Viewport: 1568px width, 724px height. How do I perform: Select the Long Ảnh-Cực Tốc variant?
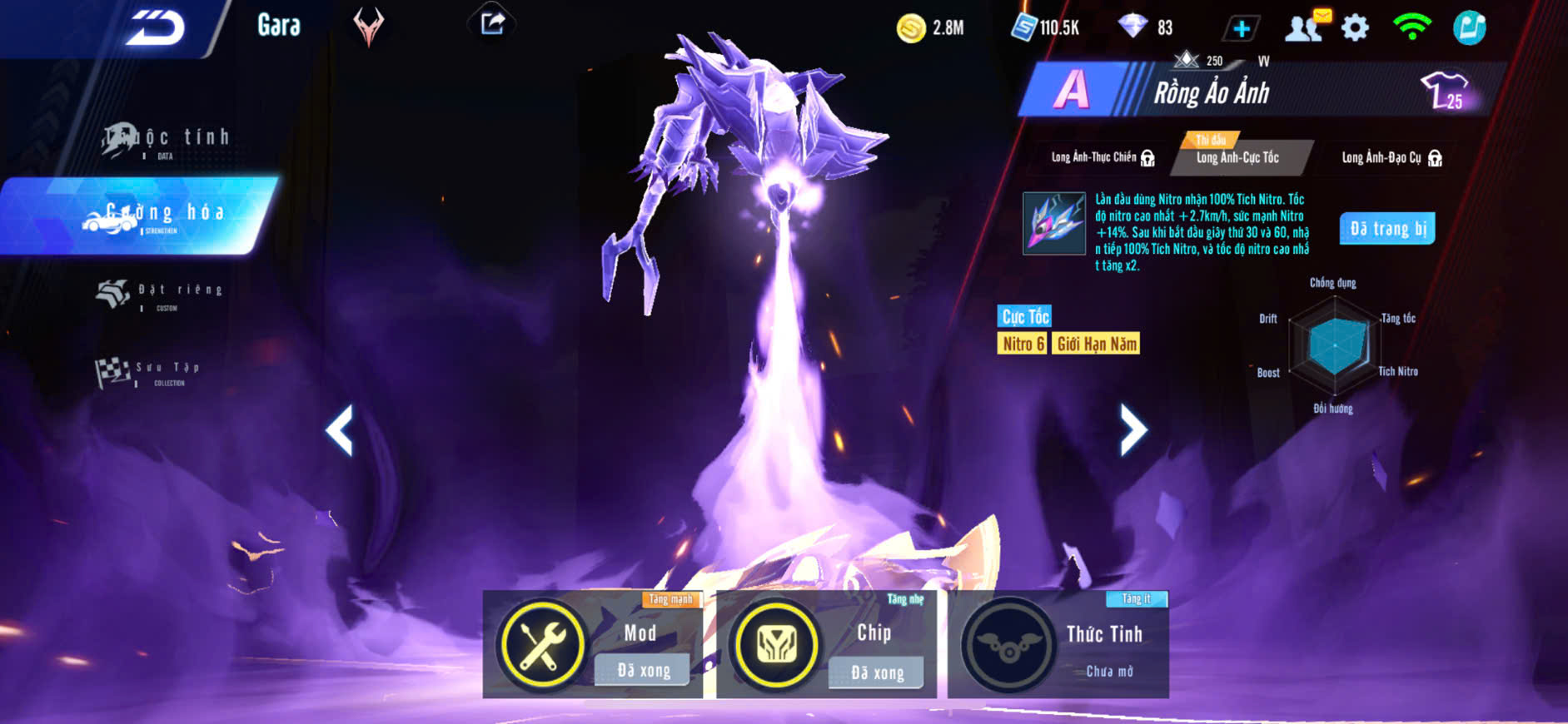point(1238,157)
